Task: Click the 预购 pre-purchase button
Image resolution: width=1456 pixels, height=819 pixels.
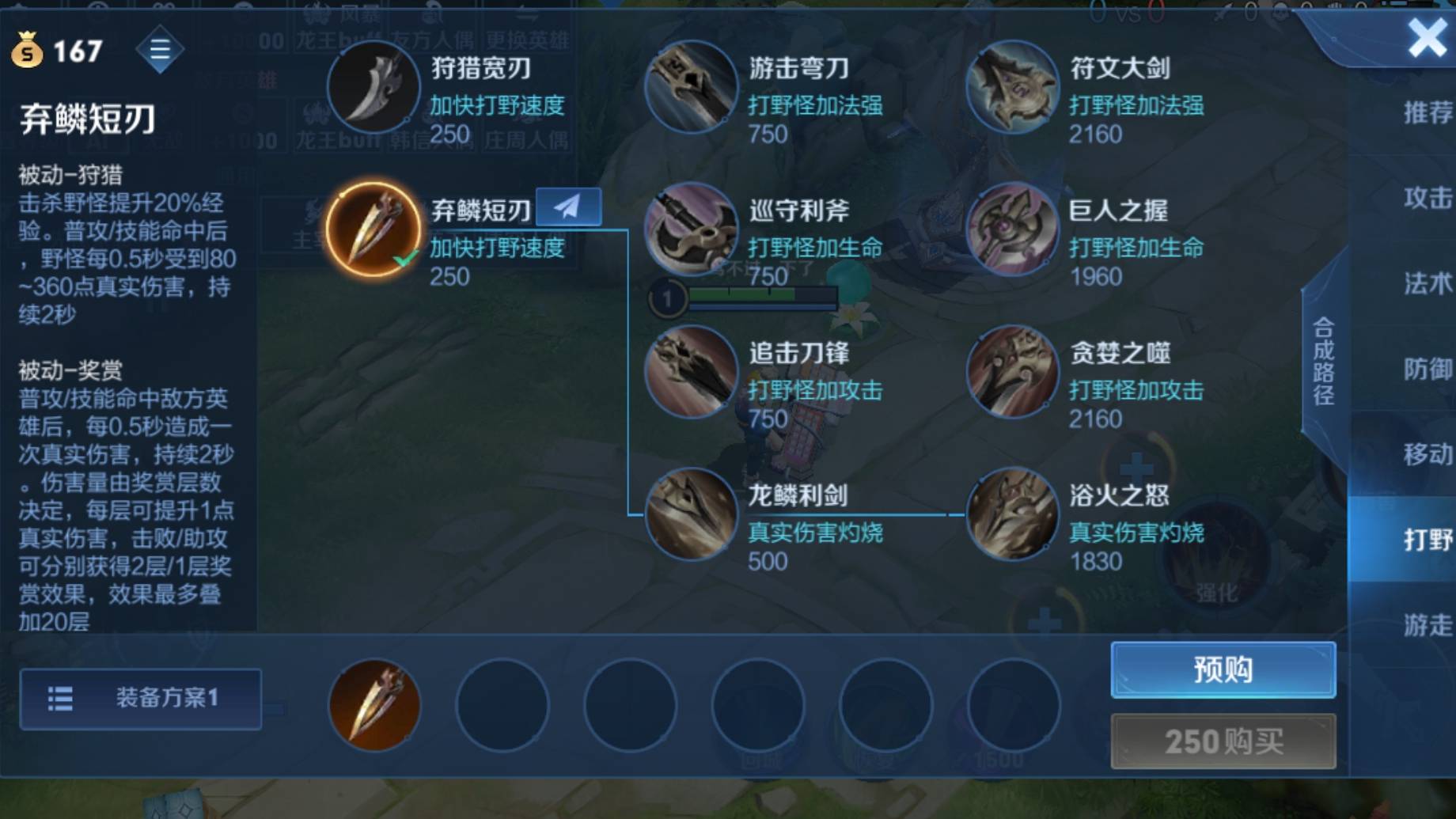Action: tap(1222, 669)
